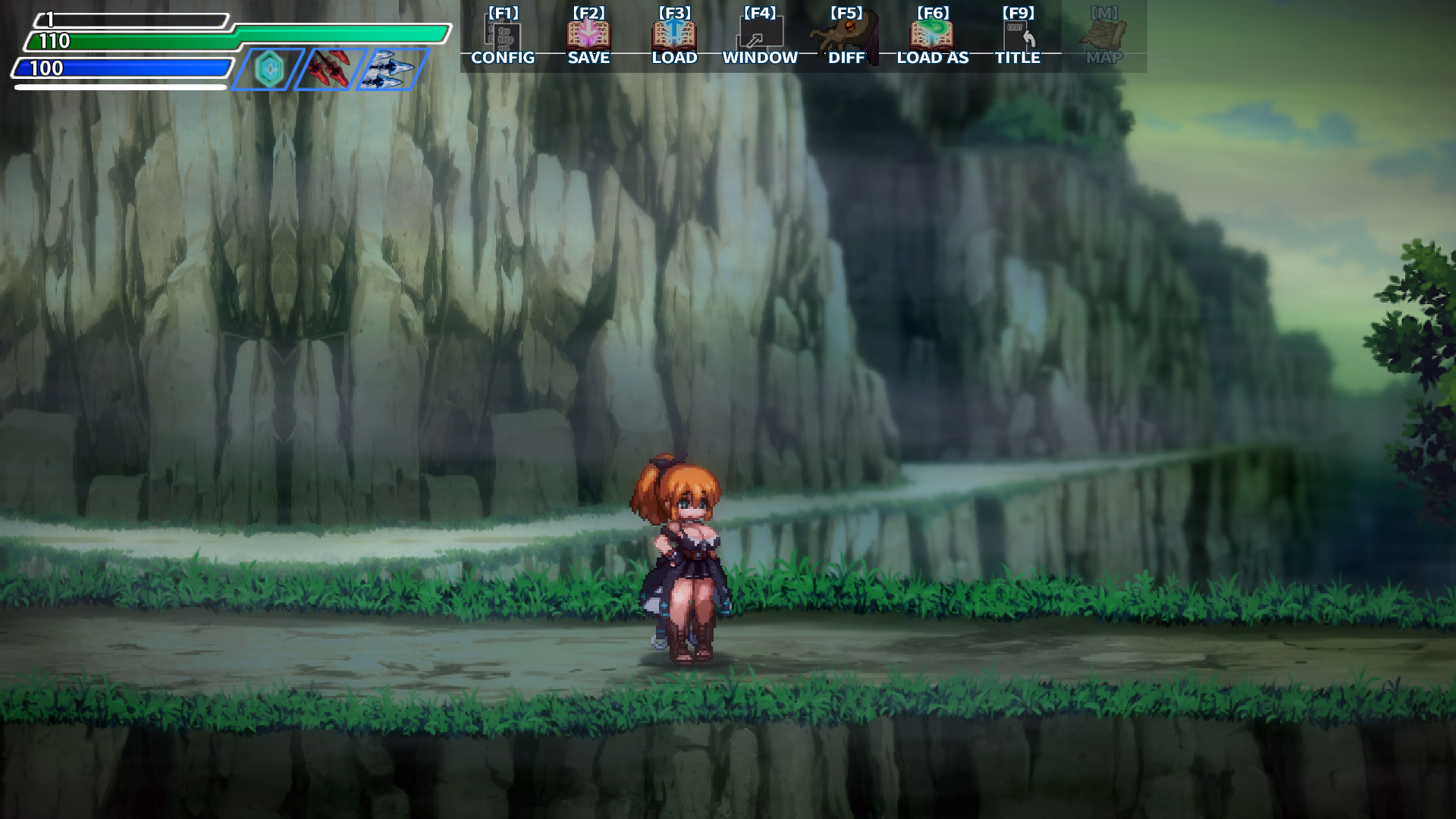Click the LOAD AS green book icon
Image resolution: width=1456 pixels, height=819 pixels.
[x=933, y=33]
